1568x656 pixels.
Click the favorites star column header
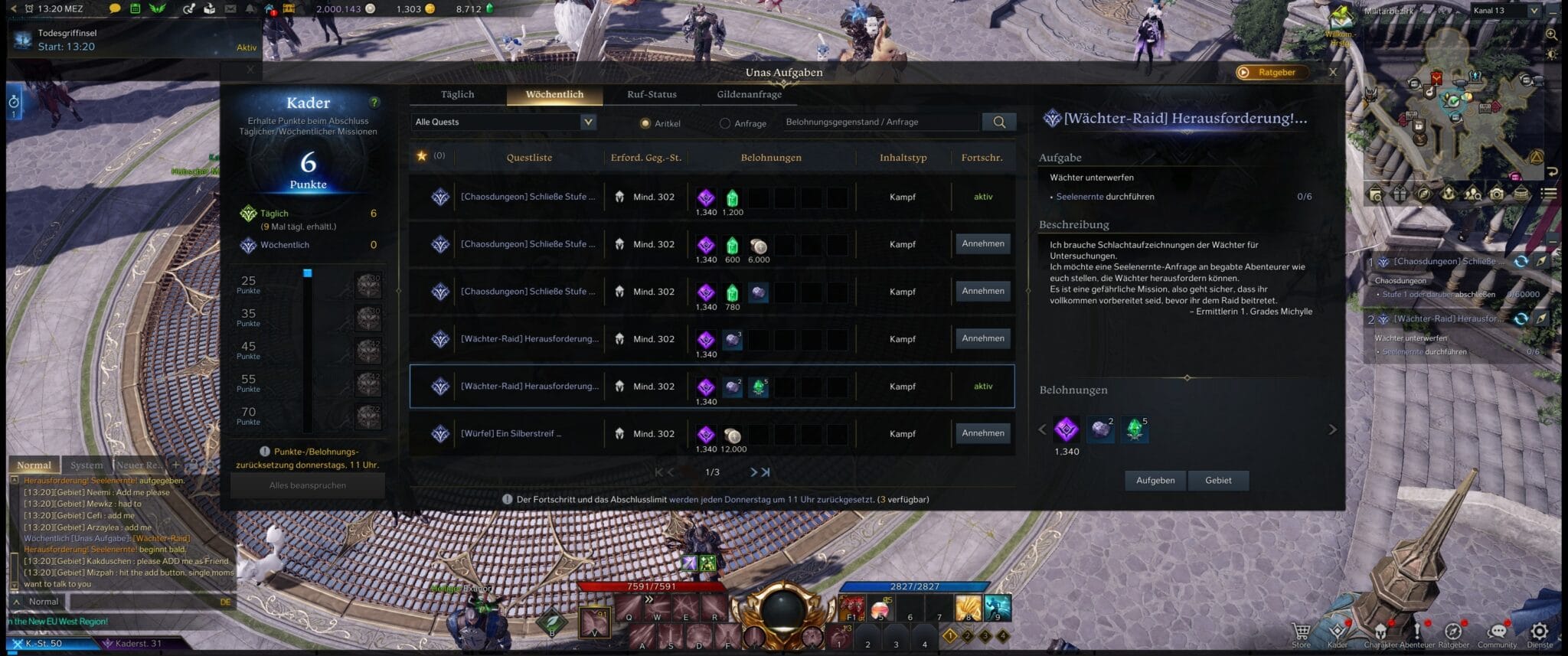[422, 156]
